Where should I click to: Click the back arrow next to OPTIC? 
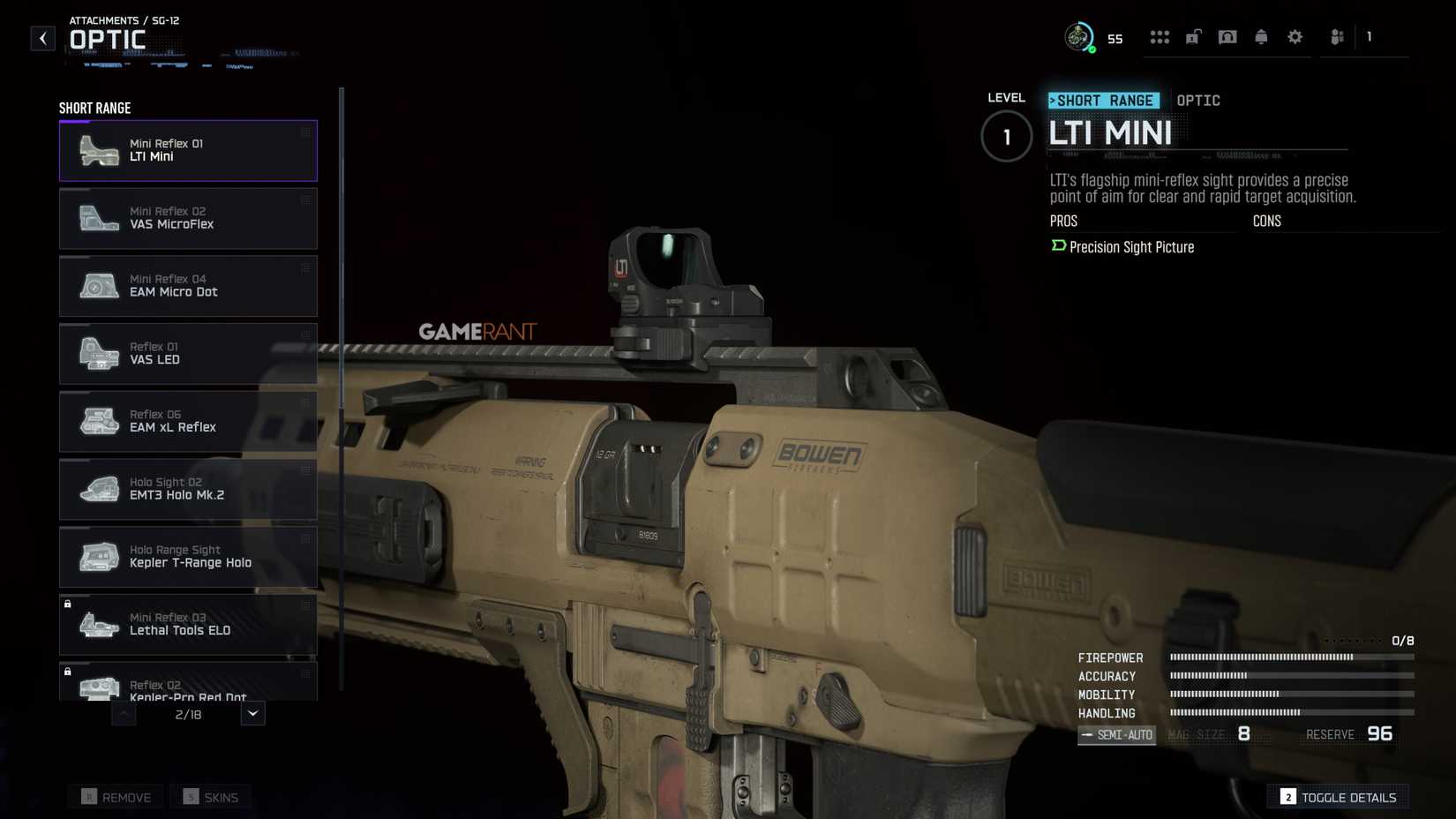(x=42, y=38)
